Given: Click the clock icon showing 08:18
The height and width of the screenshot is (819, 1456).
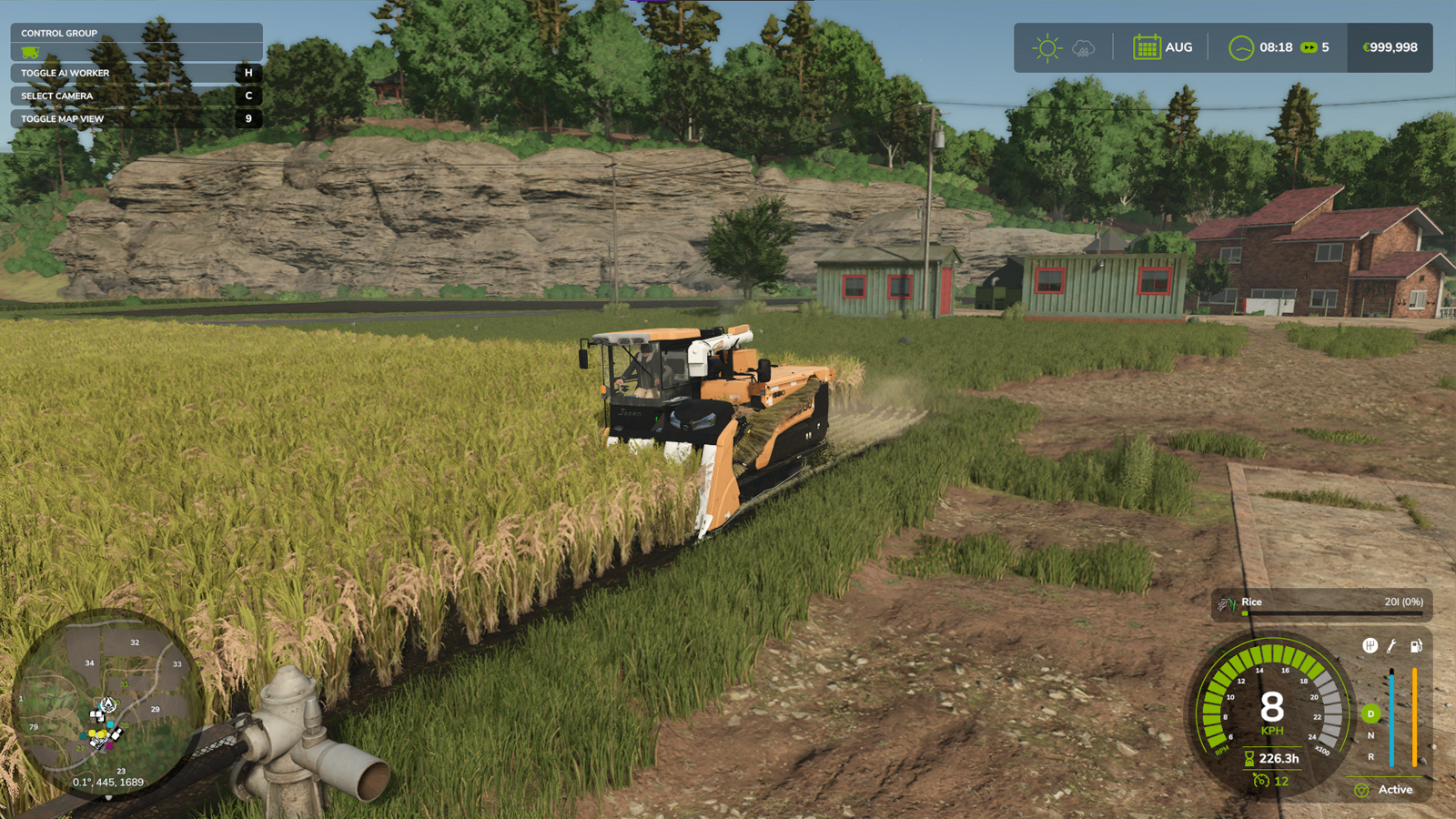Looking at the screenshot, I should (x=1240, y=47).
